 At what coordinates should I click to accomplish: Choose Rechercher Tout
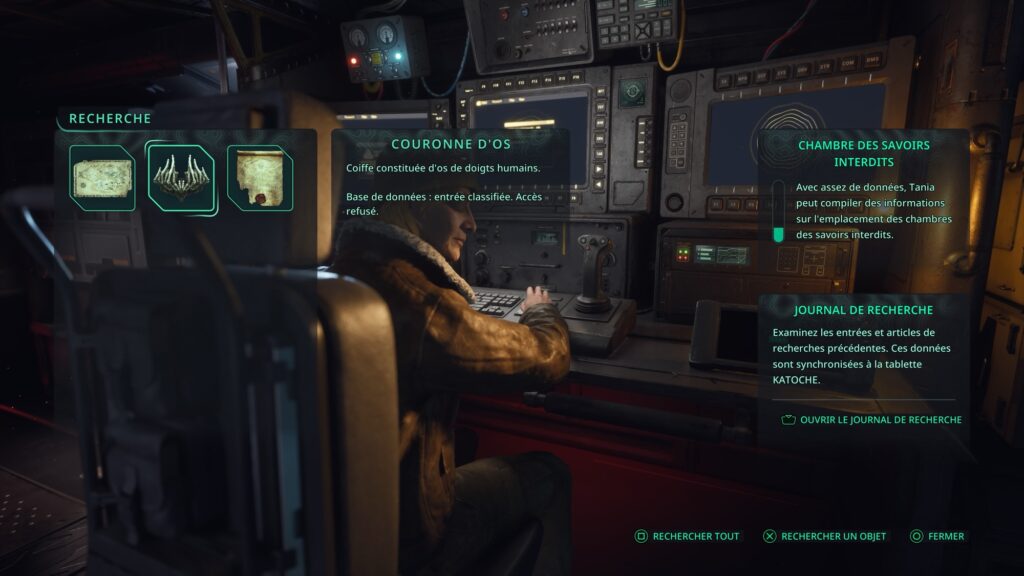pos(687,536)
